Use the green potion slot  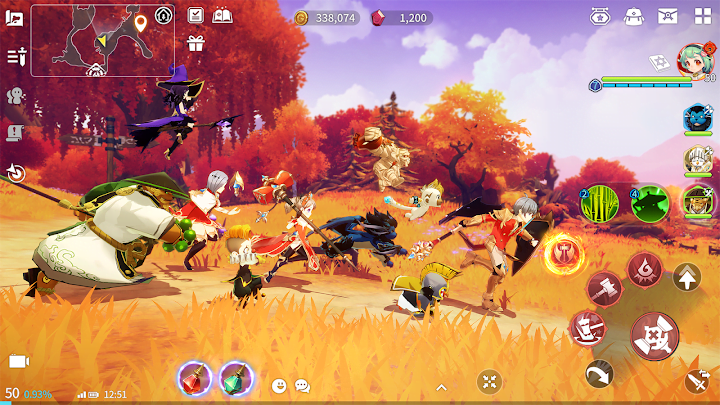click(x=236, y=379)
